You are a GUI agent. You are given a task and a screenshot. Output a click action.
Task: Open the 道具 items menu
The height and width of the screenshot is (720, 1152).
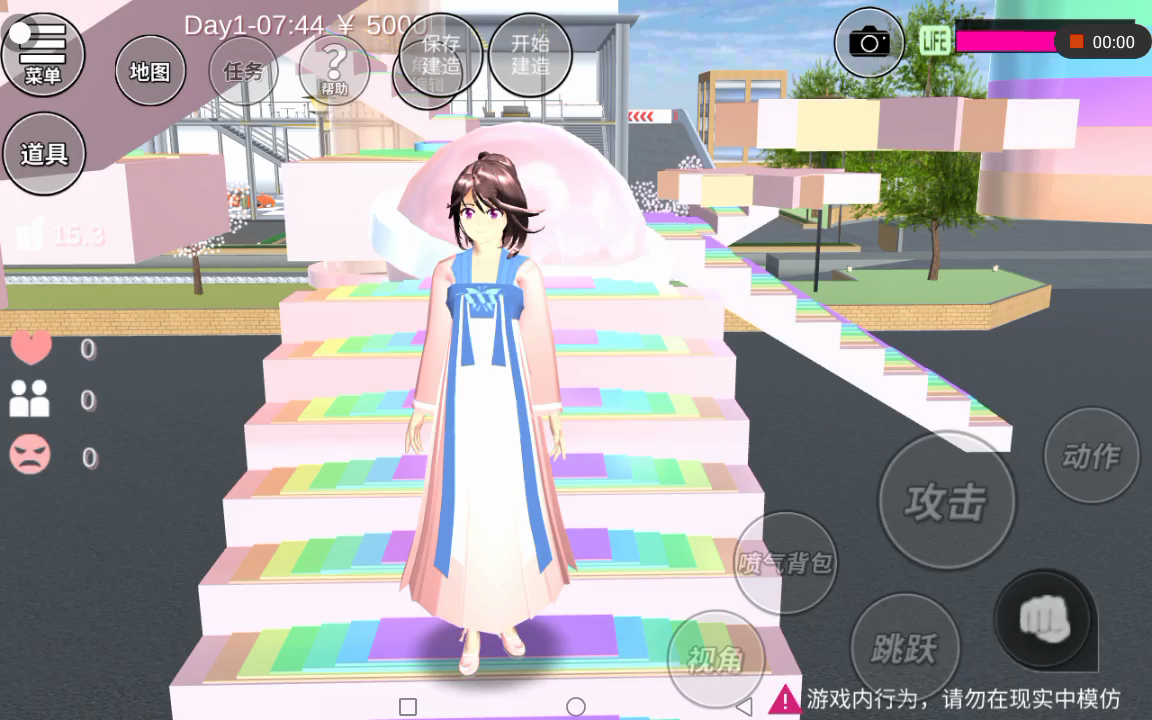tap(44, 153)
